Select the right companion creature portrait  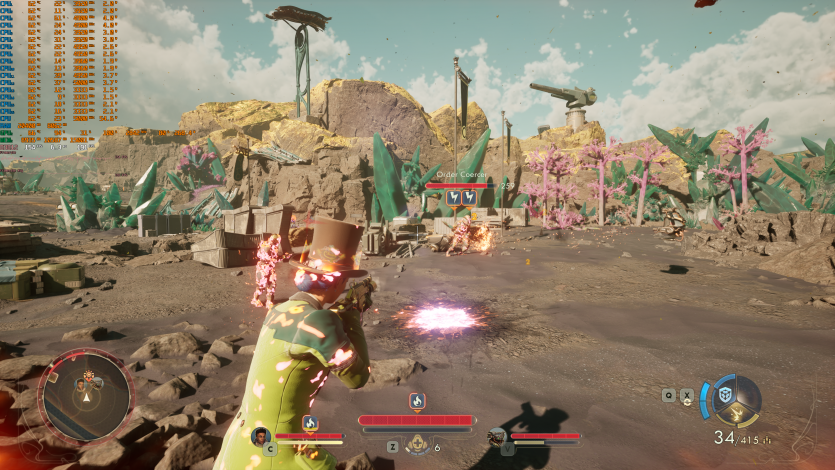[x=497, y=436]
